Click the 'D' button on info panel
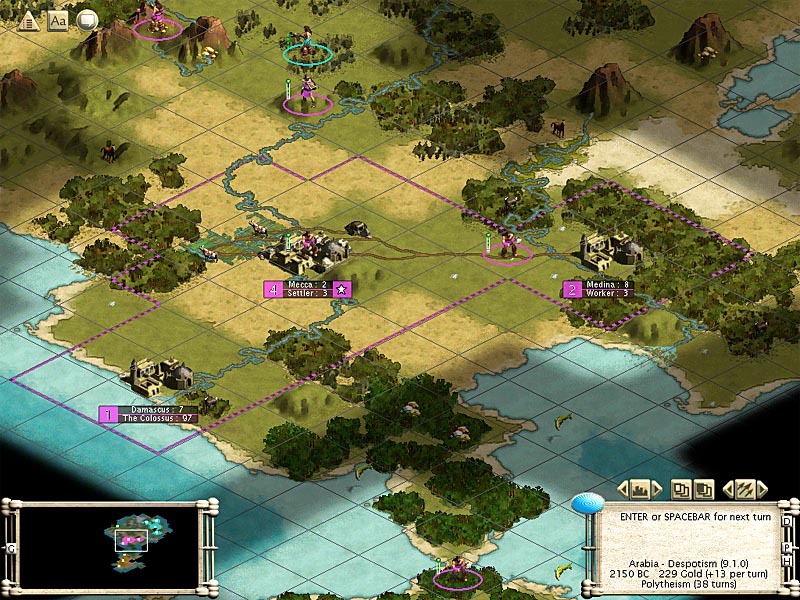 point(788,521)
